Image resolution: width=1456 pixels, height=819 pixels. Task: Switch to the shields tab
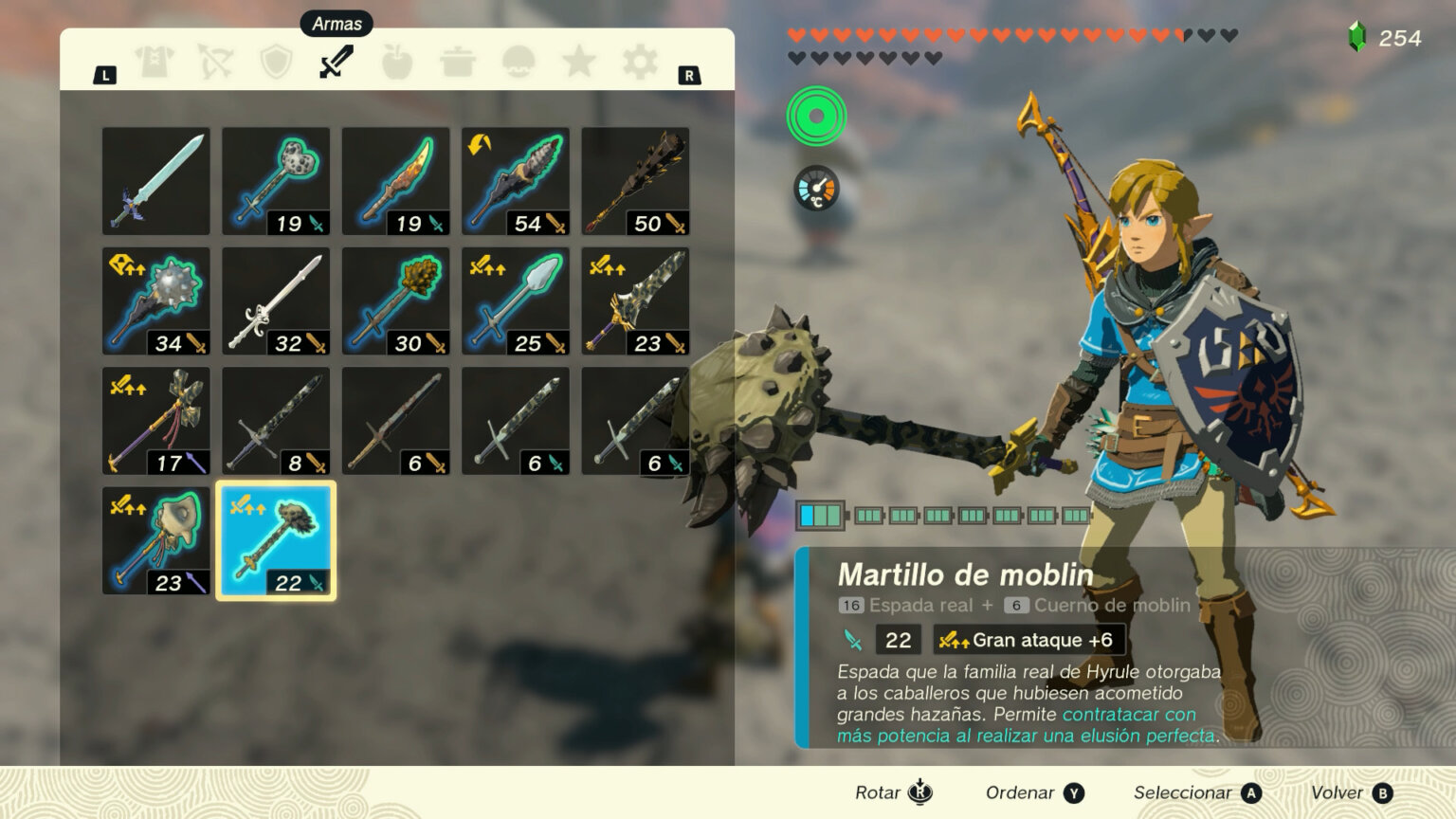click(276, 63)
